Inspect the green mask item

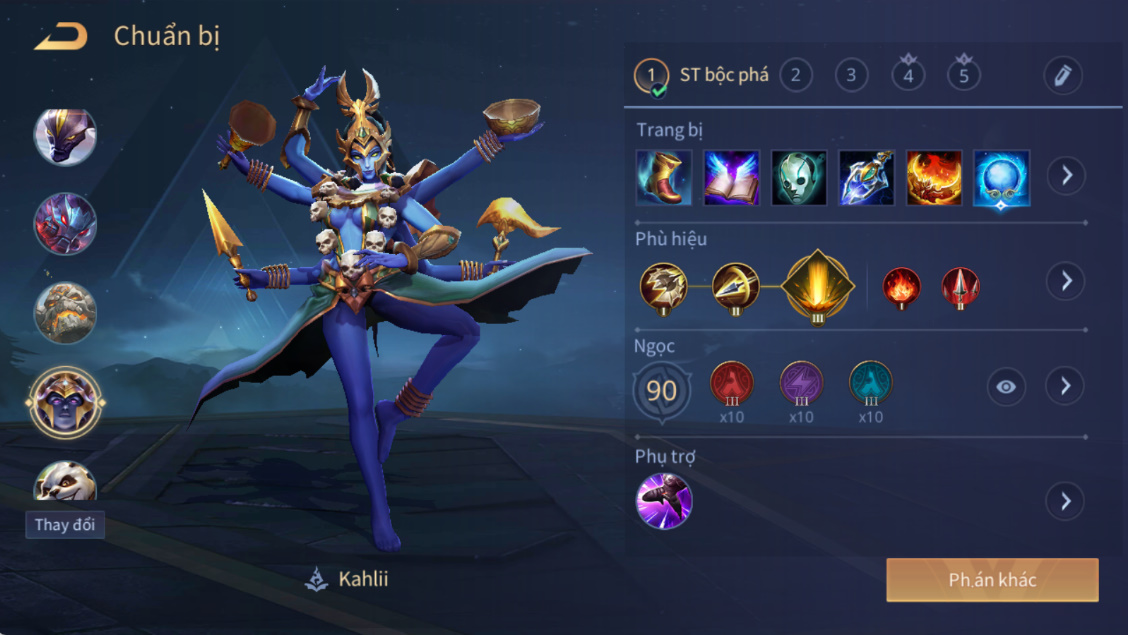pyautogui.click(x=799, y=178)
